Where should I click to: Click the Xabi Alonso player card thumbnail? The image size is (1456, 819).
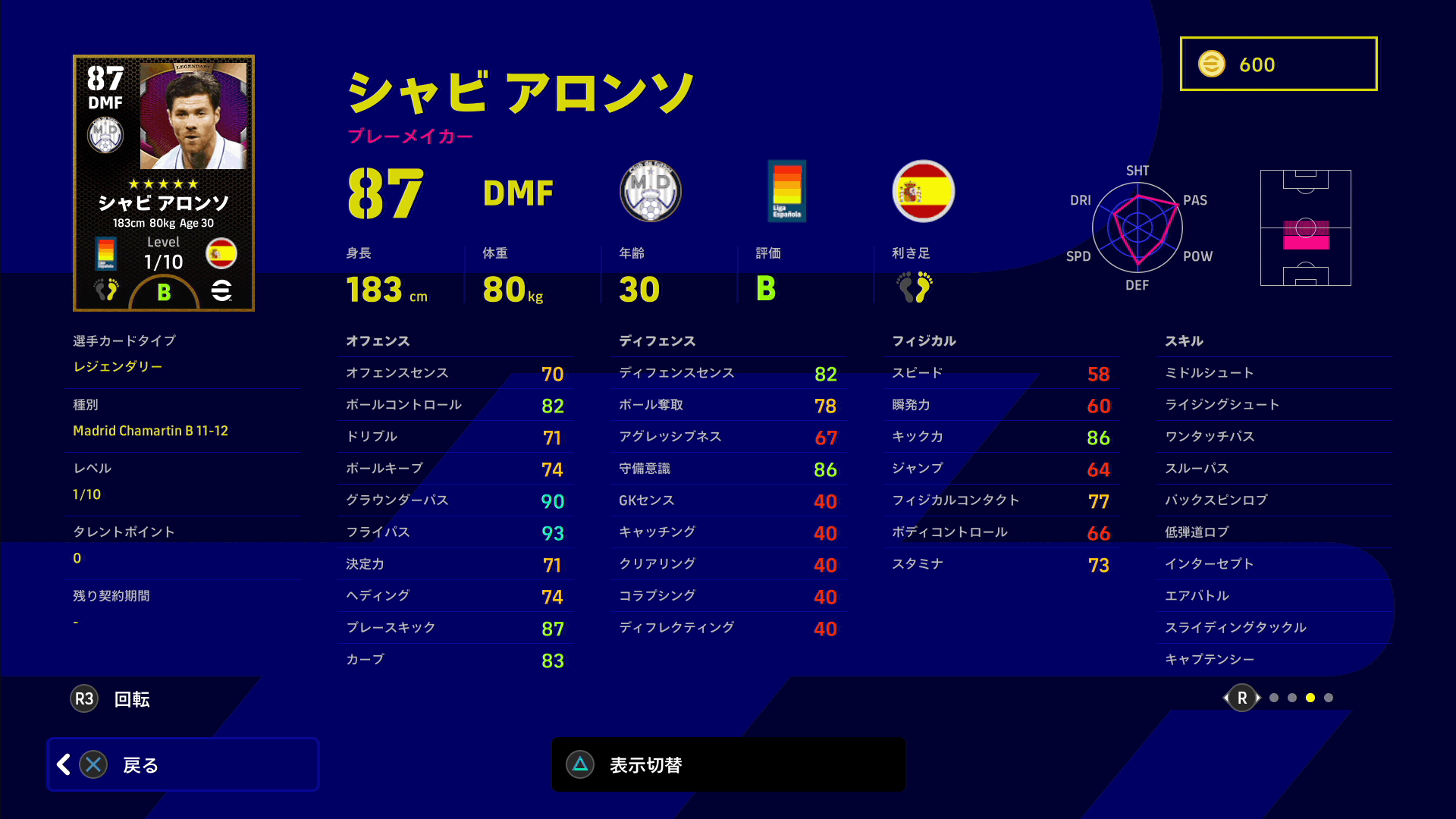point(163,183)
